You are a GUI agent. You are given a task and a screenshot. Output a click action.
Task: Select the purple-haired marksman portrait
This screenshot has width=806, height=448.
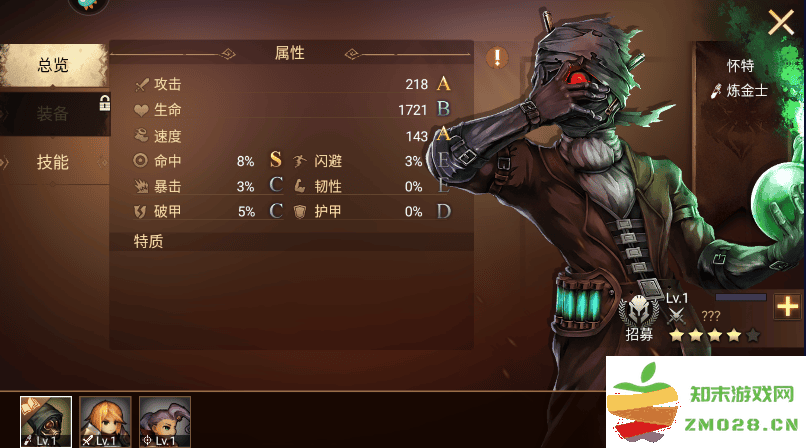pos(164,421)
